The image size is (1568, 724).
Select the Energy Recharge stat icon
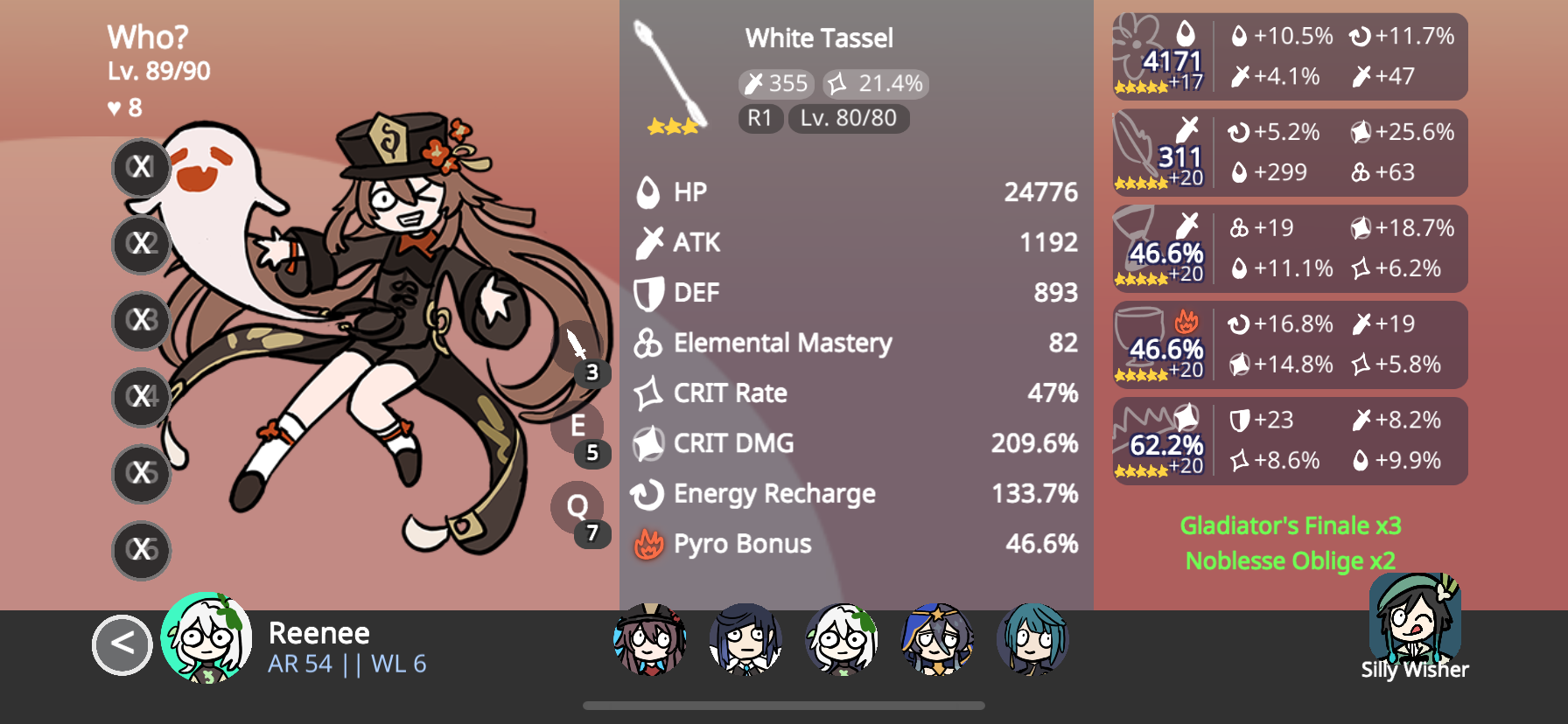tap(647, 493)
